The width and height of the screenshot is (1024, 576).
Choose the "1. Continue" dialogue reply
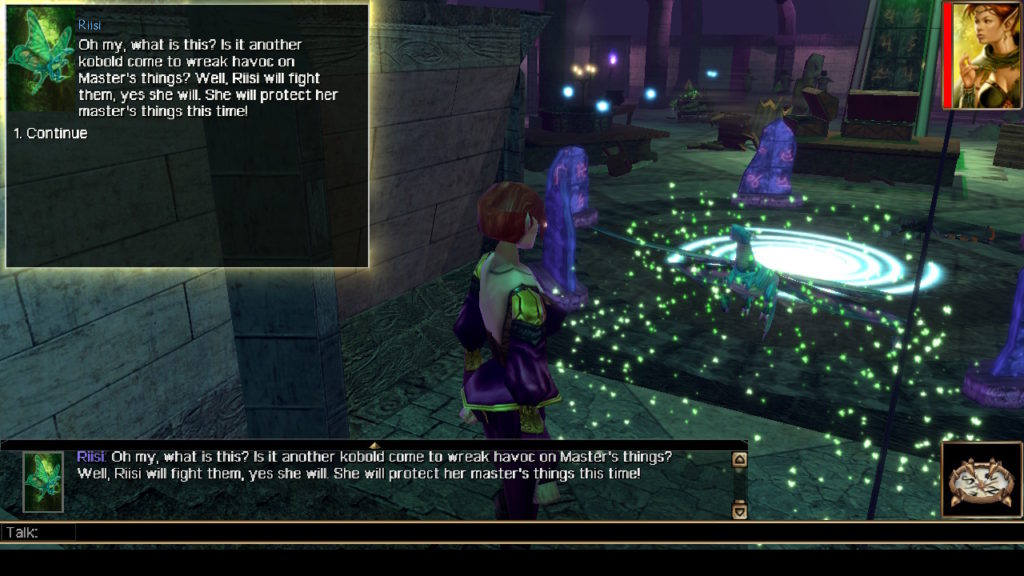tap(50, 133)
